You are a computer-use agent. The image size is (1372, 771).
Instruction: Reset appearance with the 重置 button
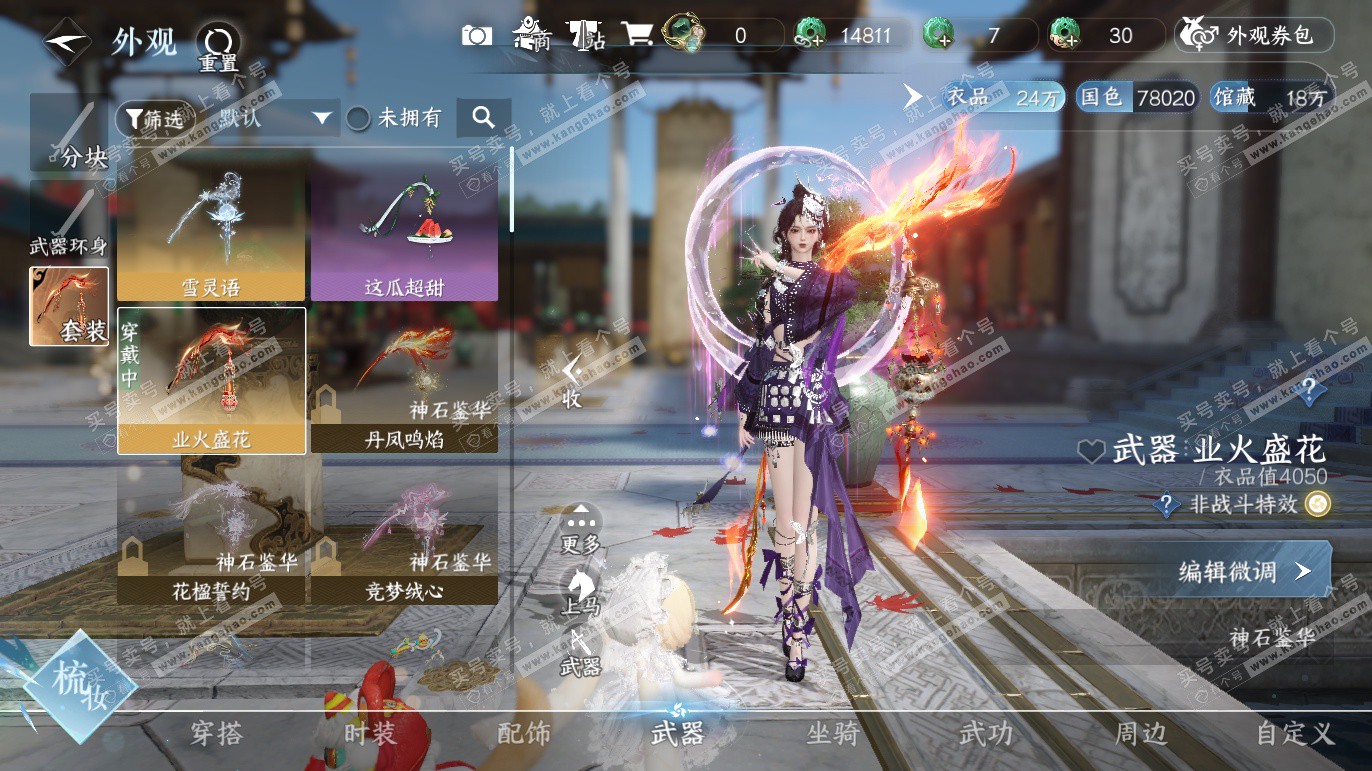[x=217, y=46]
